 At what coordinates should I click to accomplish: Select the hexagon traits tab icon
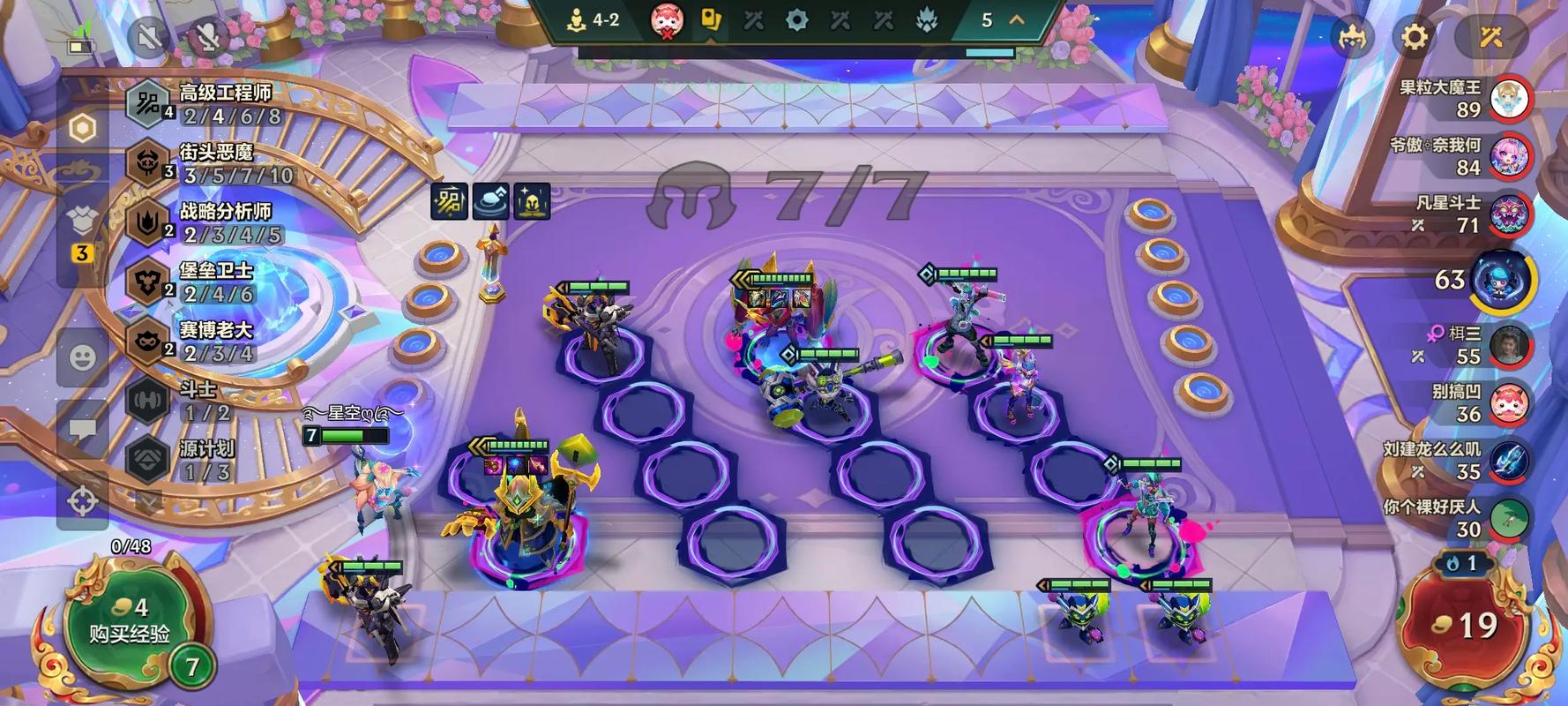tap(82, 129)
